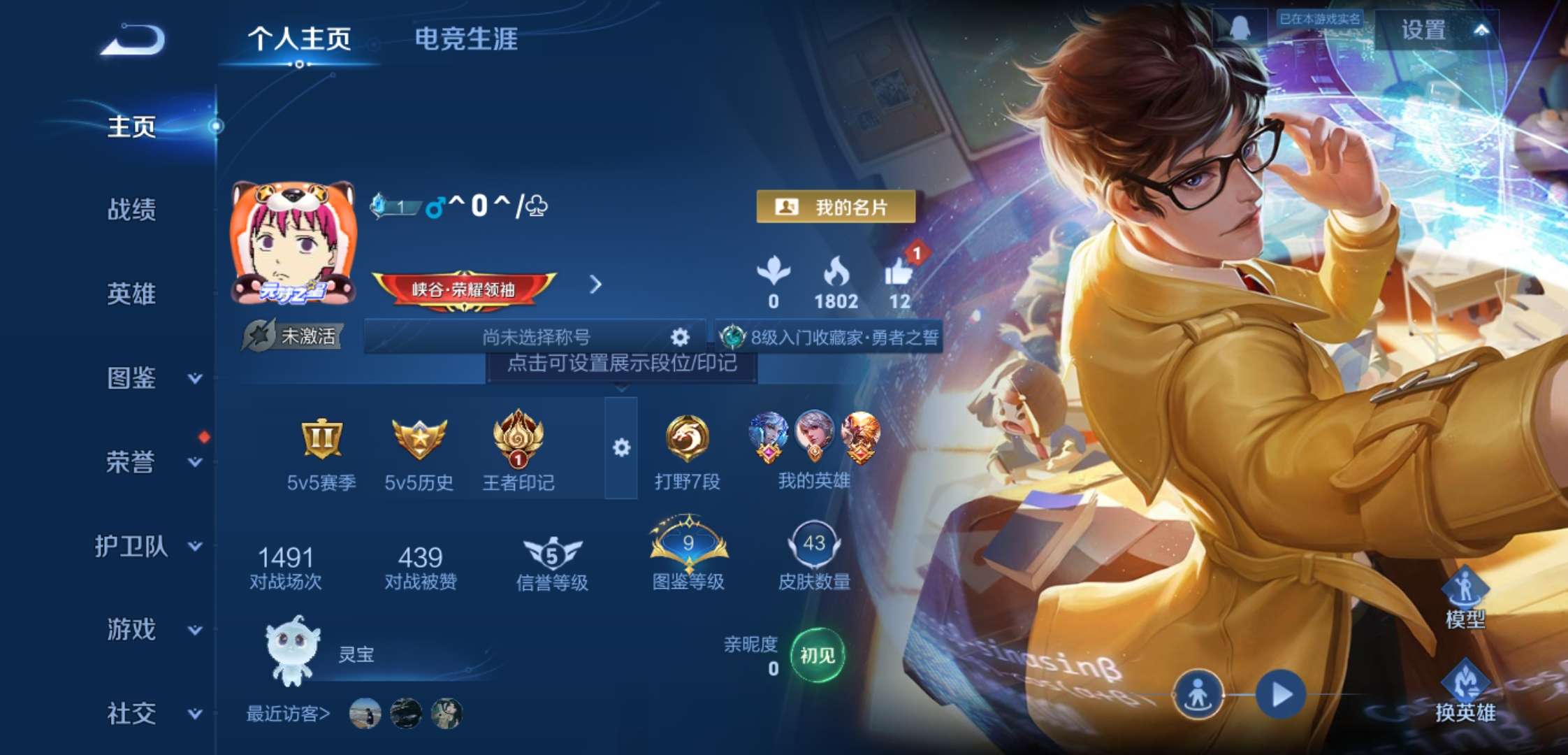Check the 图鉴等级 collection level icon
Screen dimensions: 1568x755
pos(688,545)
